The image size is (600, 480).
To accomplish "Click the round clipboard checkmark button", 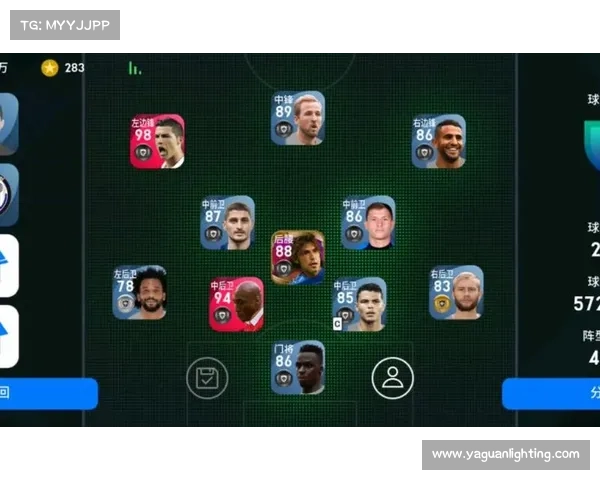I will pyautogui.click(x=207, y=377).
